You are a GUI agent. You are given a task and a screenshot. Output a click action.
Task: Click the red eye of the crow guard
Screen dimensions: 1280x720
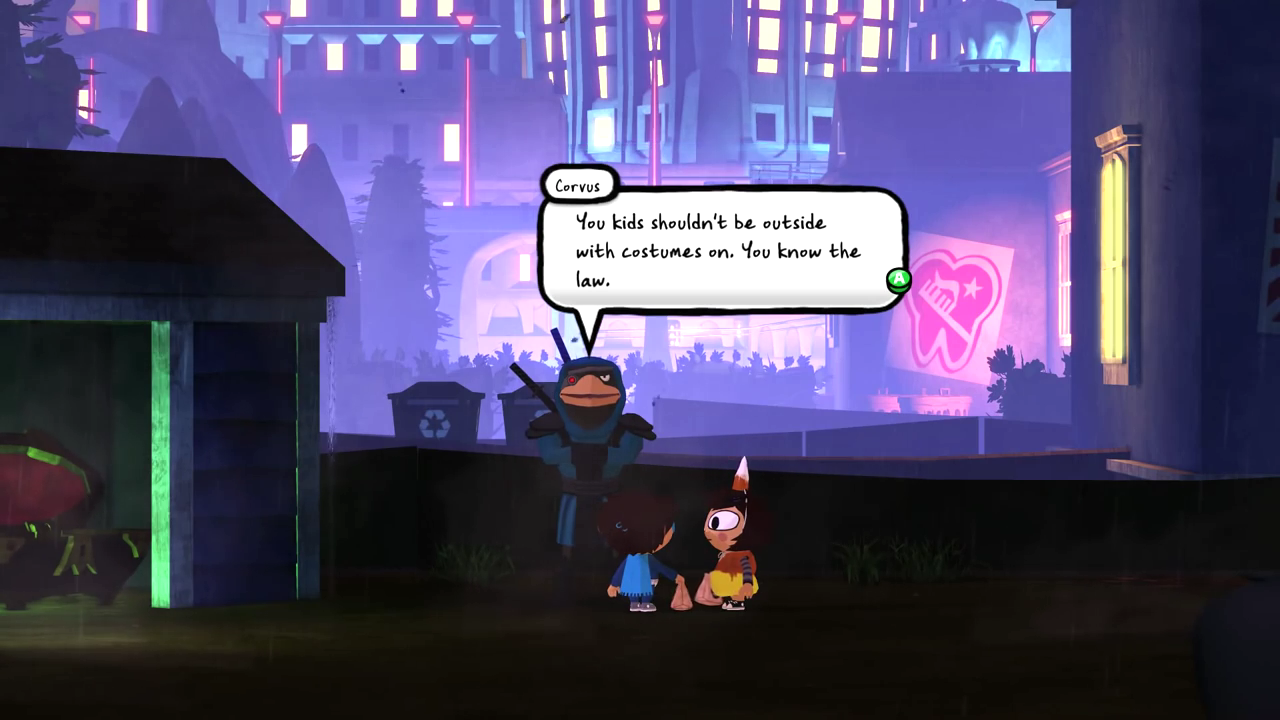pos(571,380)
